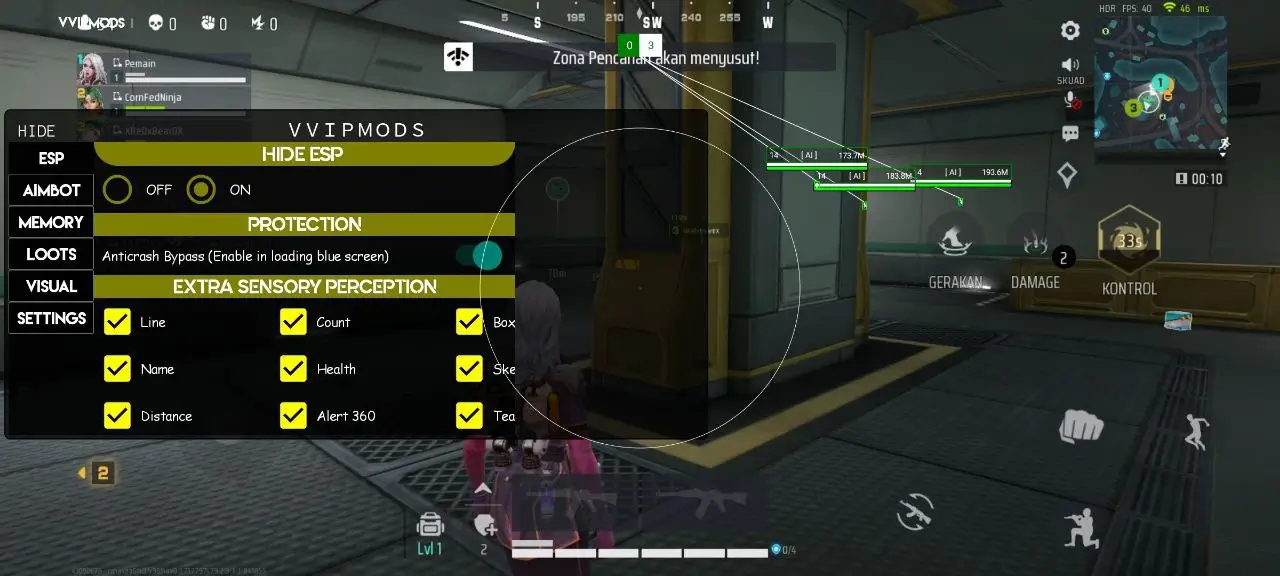Tap the fist melee attack button
This screenshot has width=1280, height=576.
(1080, 427)
